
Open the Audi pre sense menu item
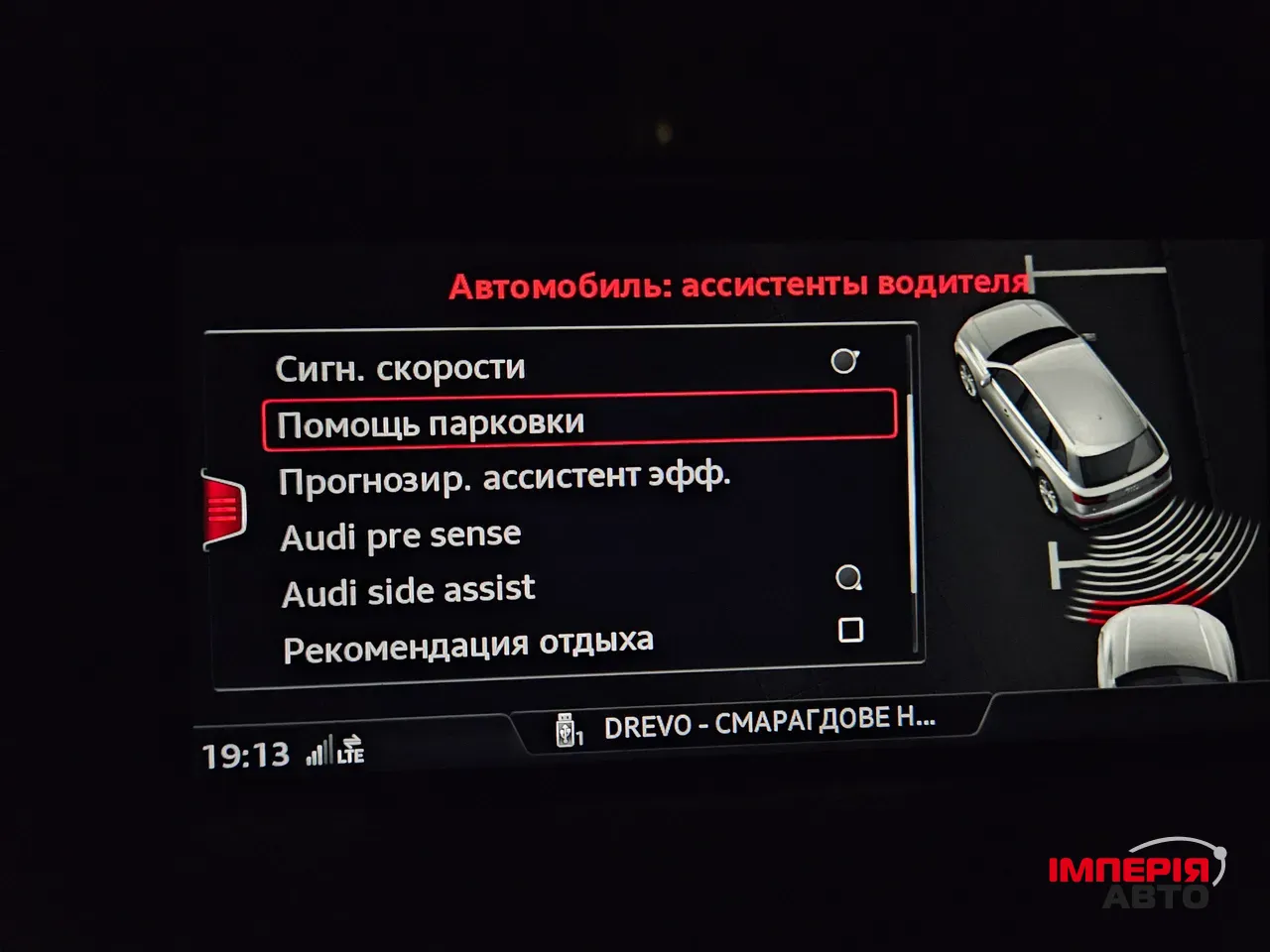tap(401, 535)
